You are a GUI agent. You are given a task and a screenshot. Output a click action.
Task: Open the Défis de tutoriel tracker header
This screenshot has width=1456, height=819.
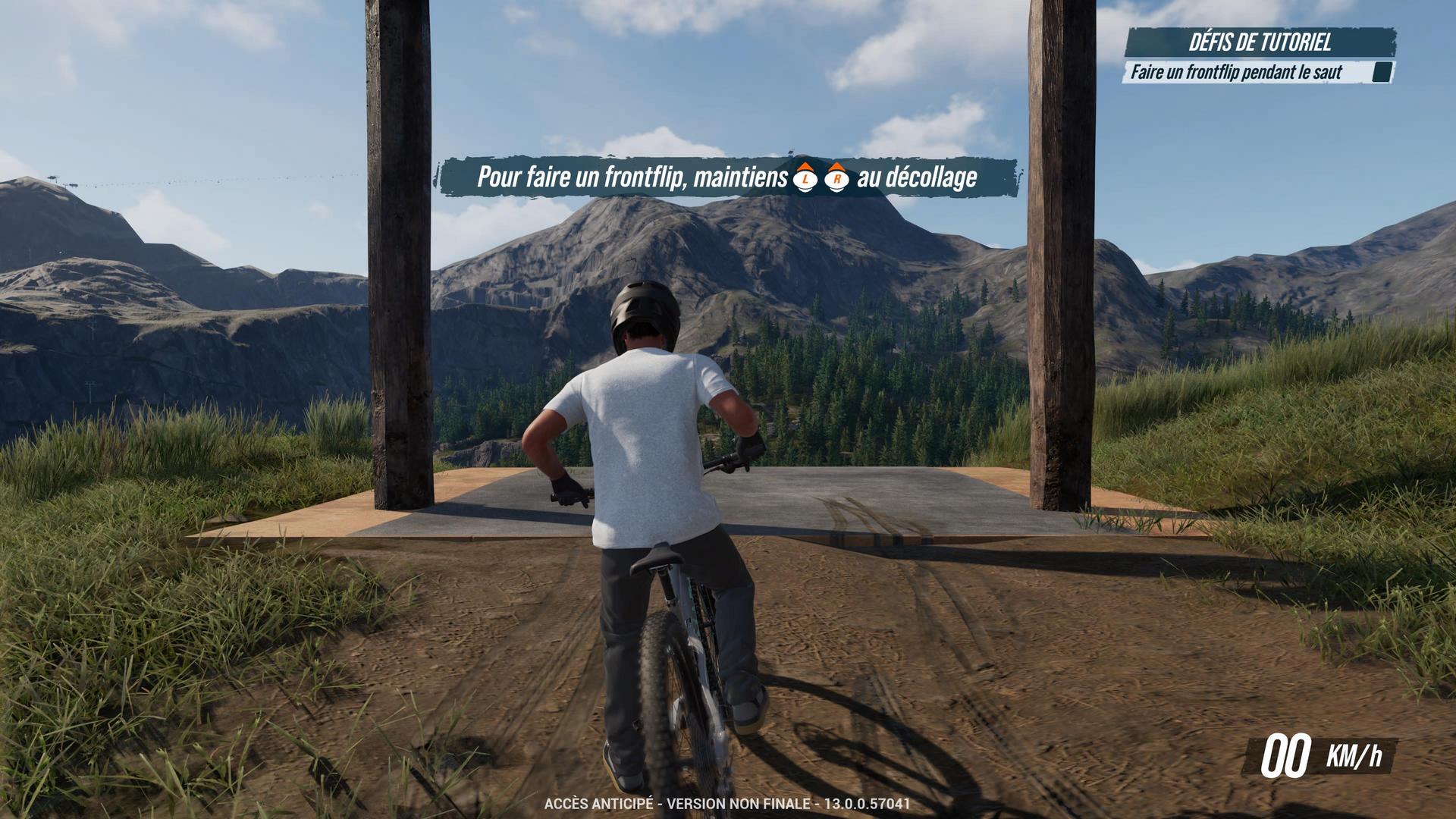(x=1260, y=42)
